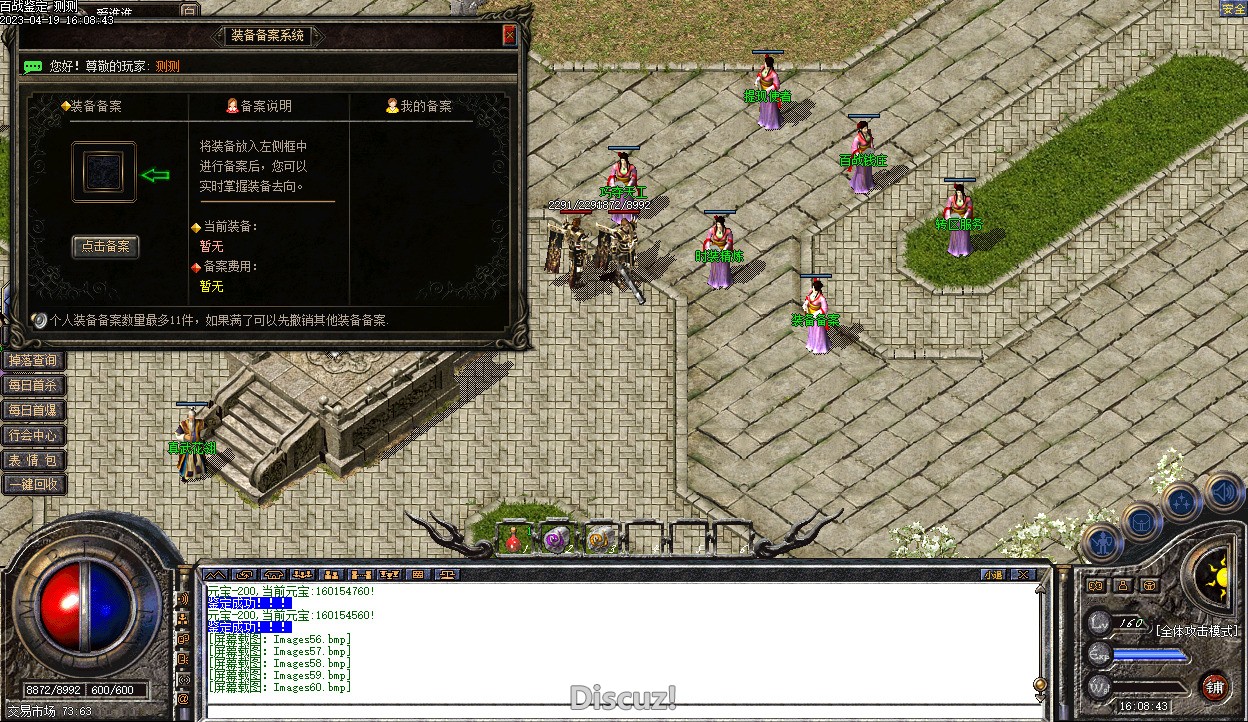1248x722 pixels.
Task: Open the round 铺 shop button
Action: click(x=1214, y=687)
